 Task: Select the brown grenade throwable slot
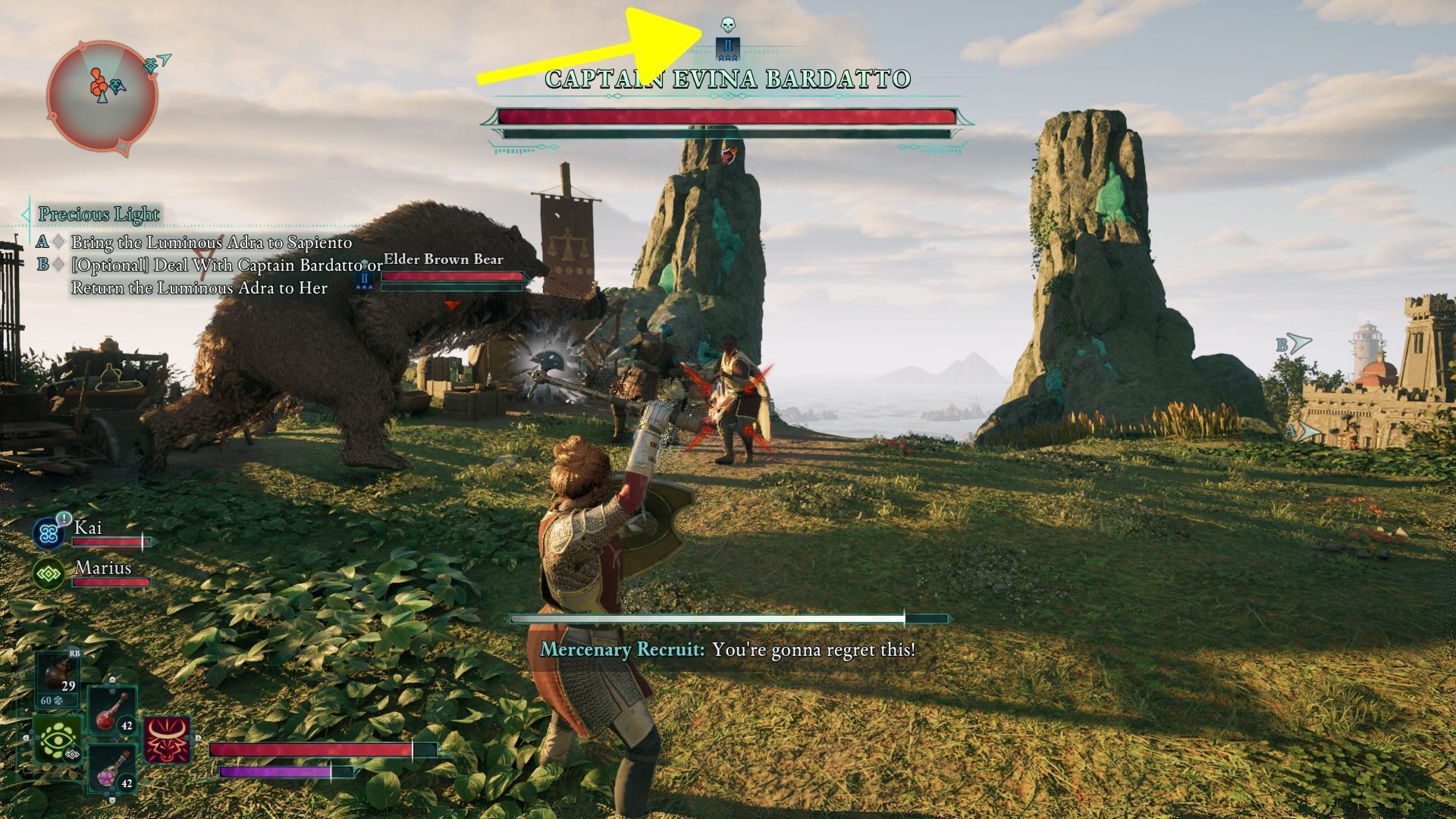point(58,677)
